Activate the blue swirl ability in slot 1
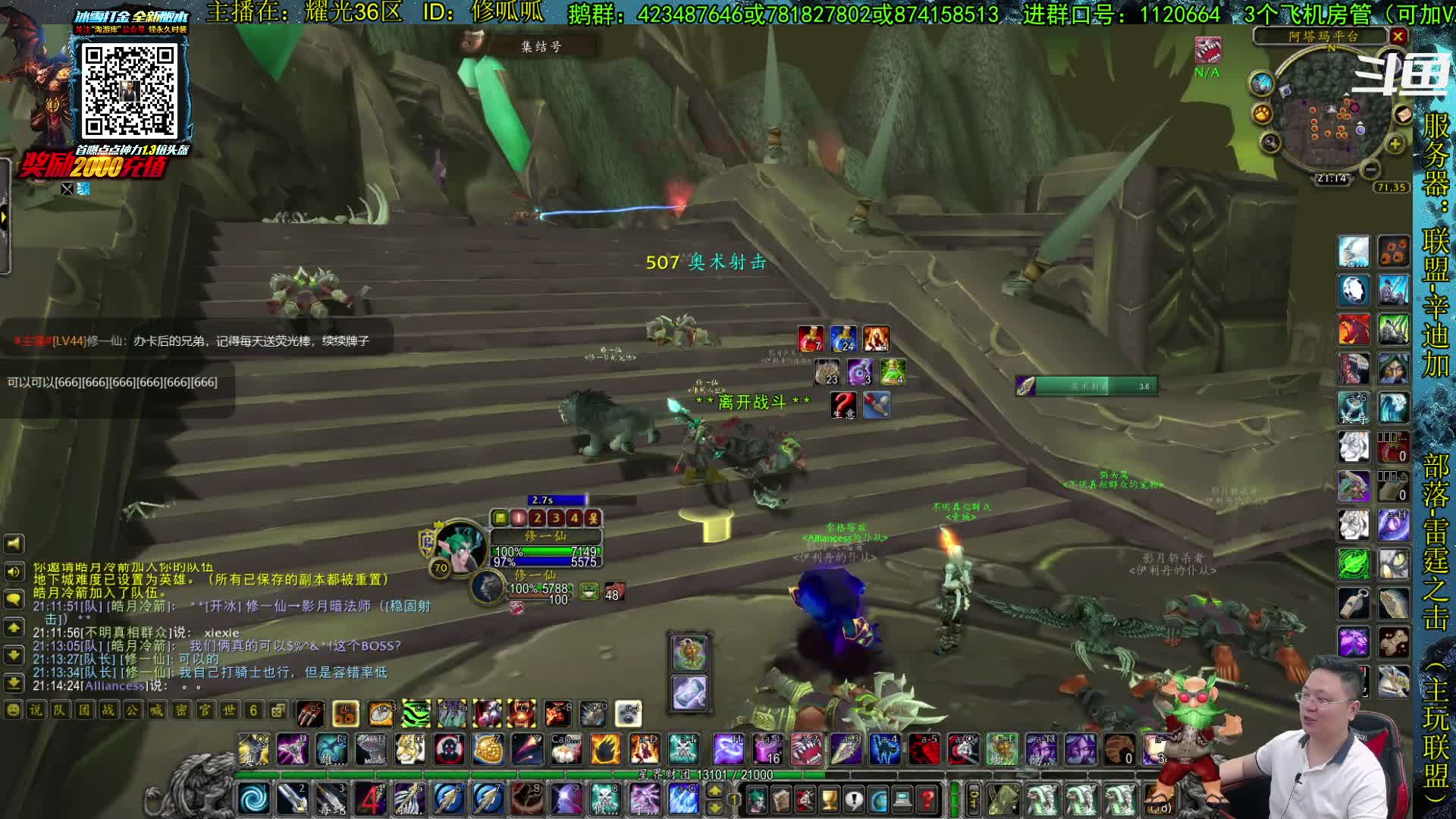 (x=253, y=799)
